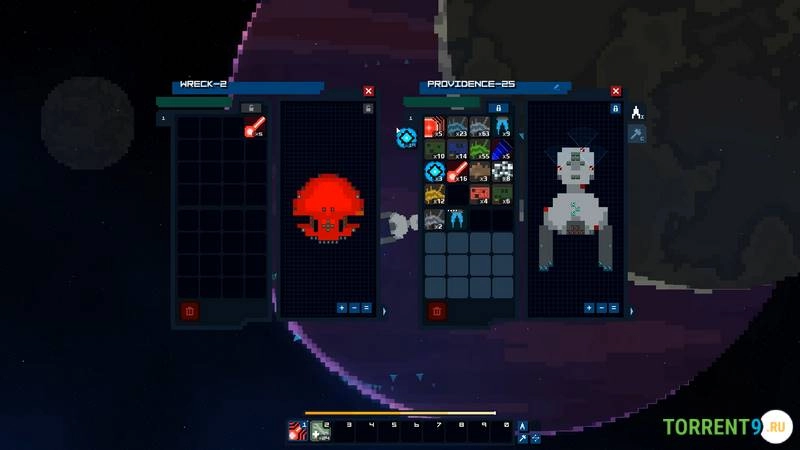Select the red laser stack of sixteen
The height and width of the screenshot is (450, 800).
click(x=457, y=172)
